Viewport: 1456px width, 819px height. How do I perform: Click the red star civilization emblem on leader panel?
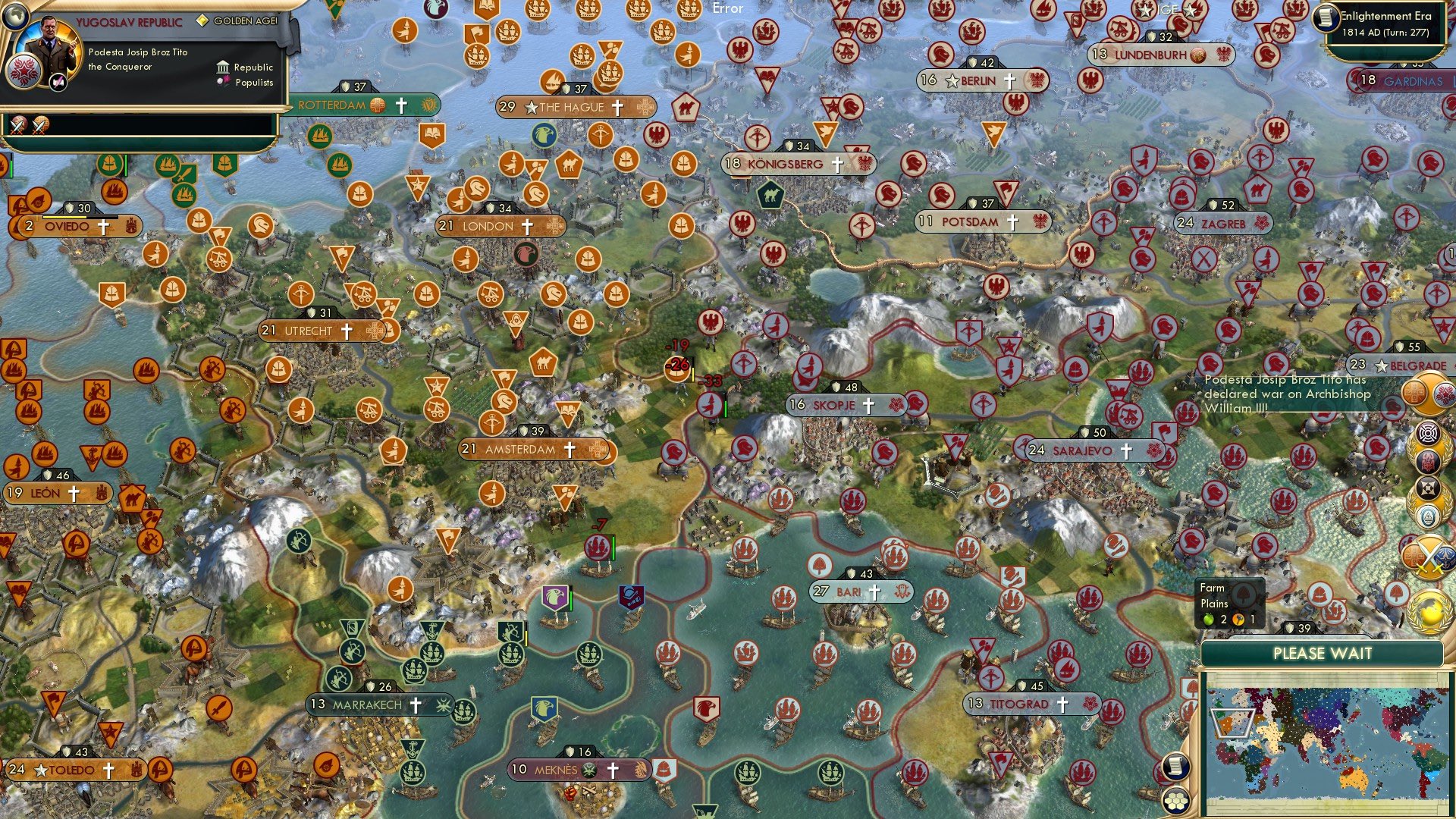(x=24, y=71)
